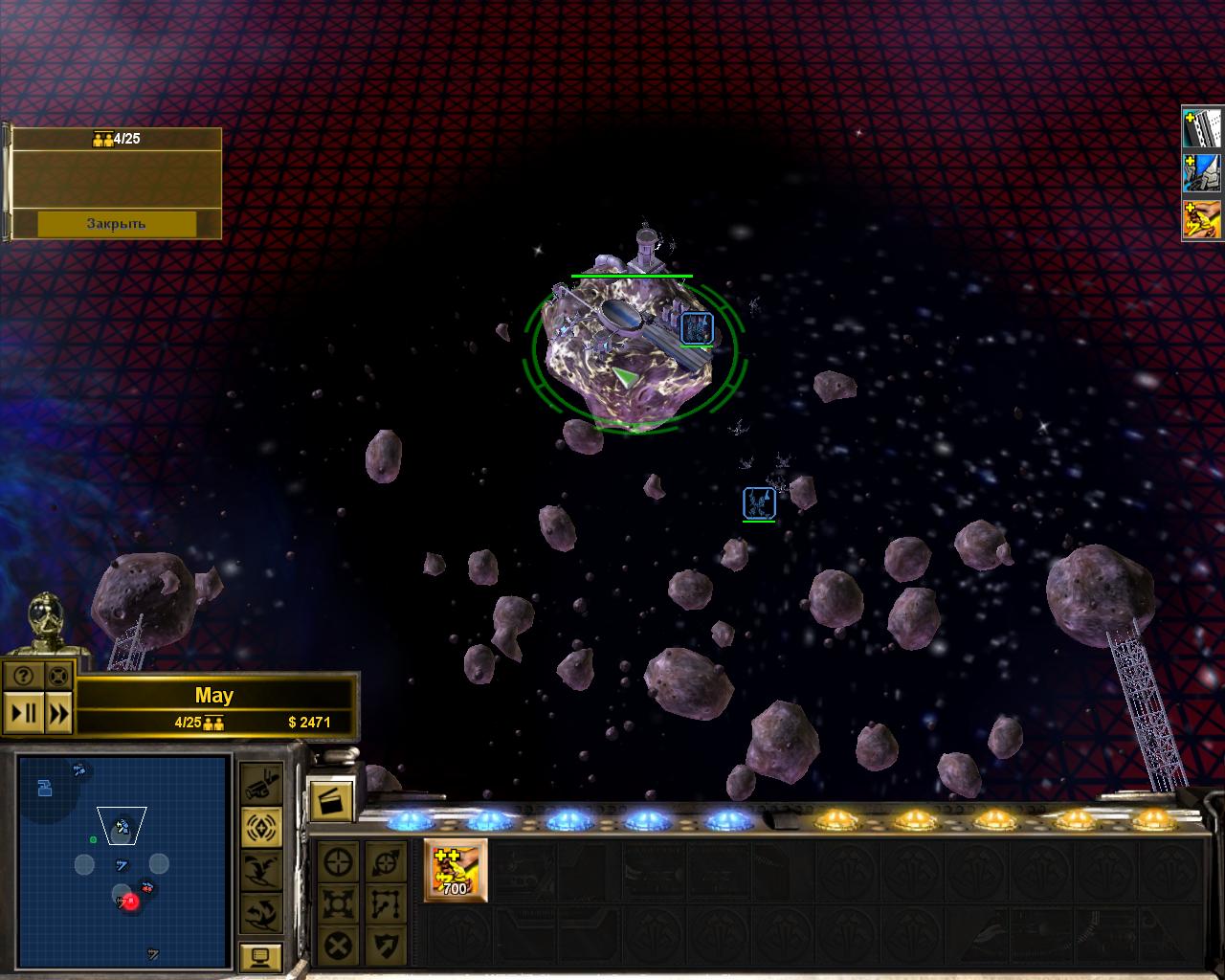Viewport: 1225px width, 980px height.
Task: Open the help question mark button
Action: (23, 676)
